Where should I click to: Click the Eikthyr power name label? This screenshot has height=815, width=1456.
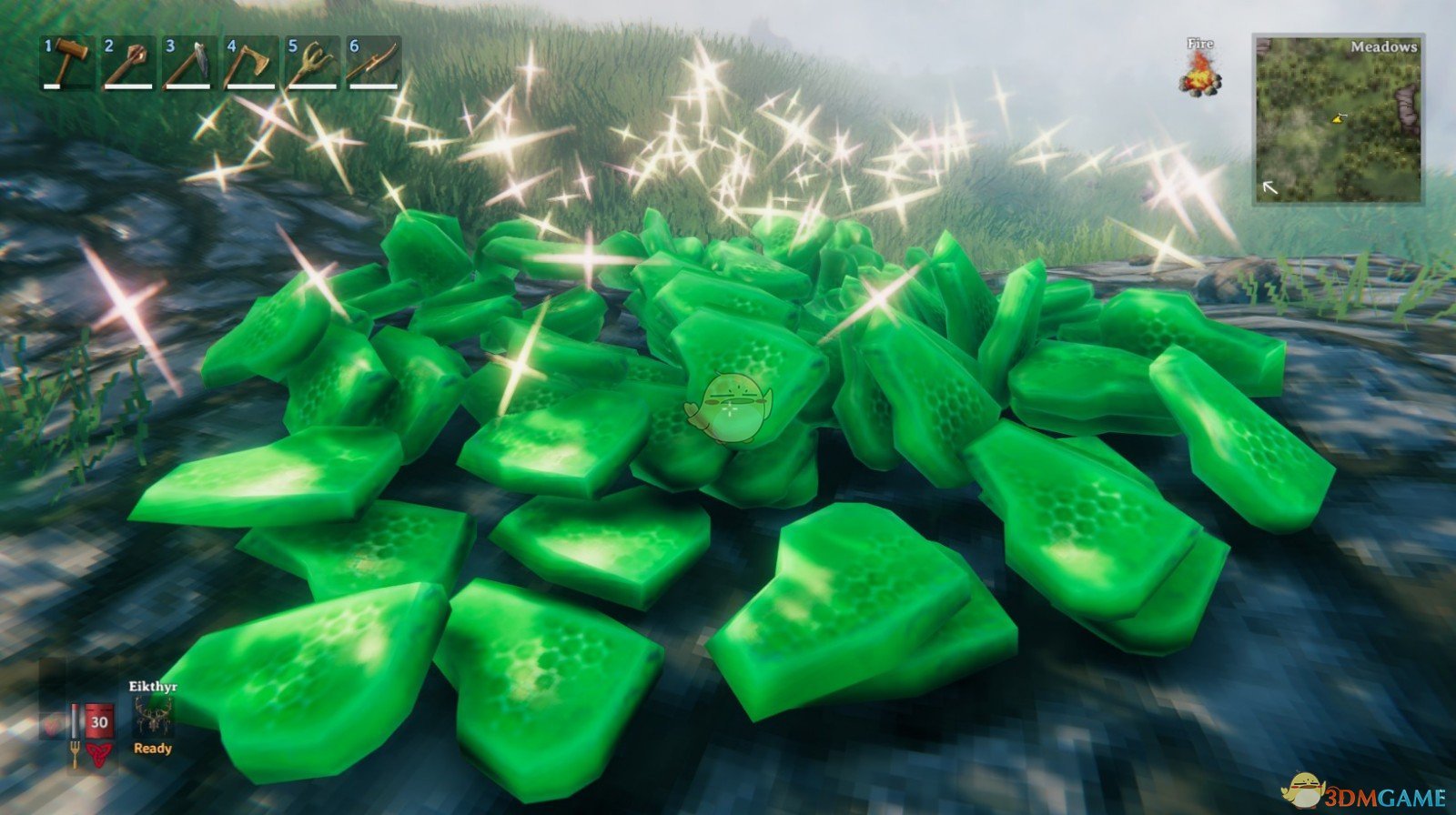pyautogui.click(x=153, y=686)
